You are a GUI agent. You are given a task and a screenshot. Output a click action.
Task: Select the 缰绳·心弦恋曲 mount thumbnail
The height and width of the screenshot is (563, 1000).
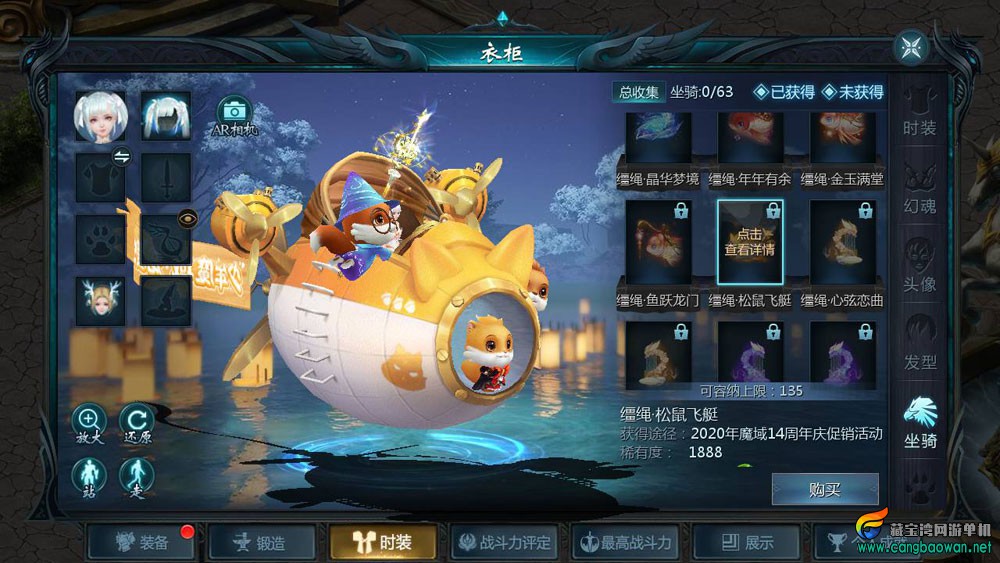pyautogui.click(x=842, y=242)
